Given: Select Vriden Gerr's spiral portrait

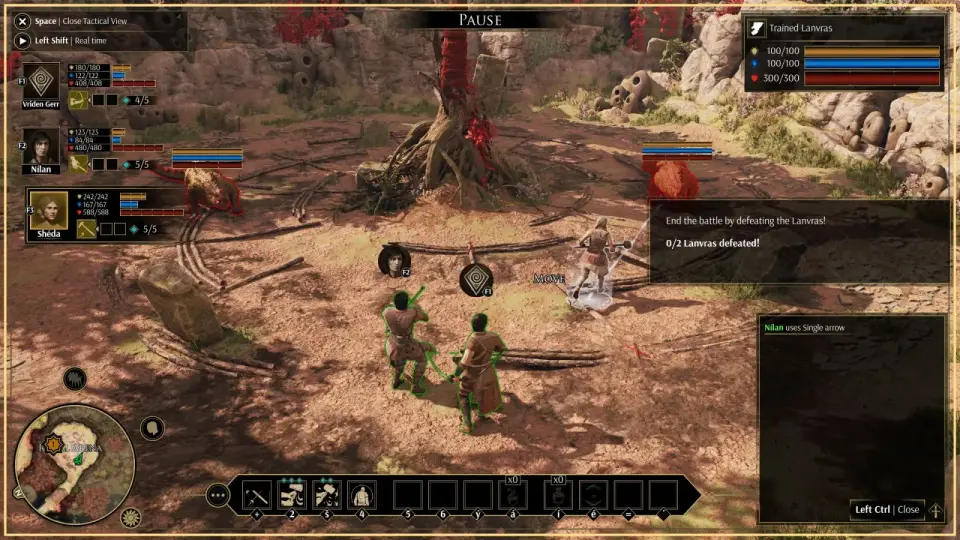Looking at the screenshot, I should tap(42, 81).
